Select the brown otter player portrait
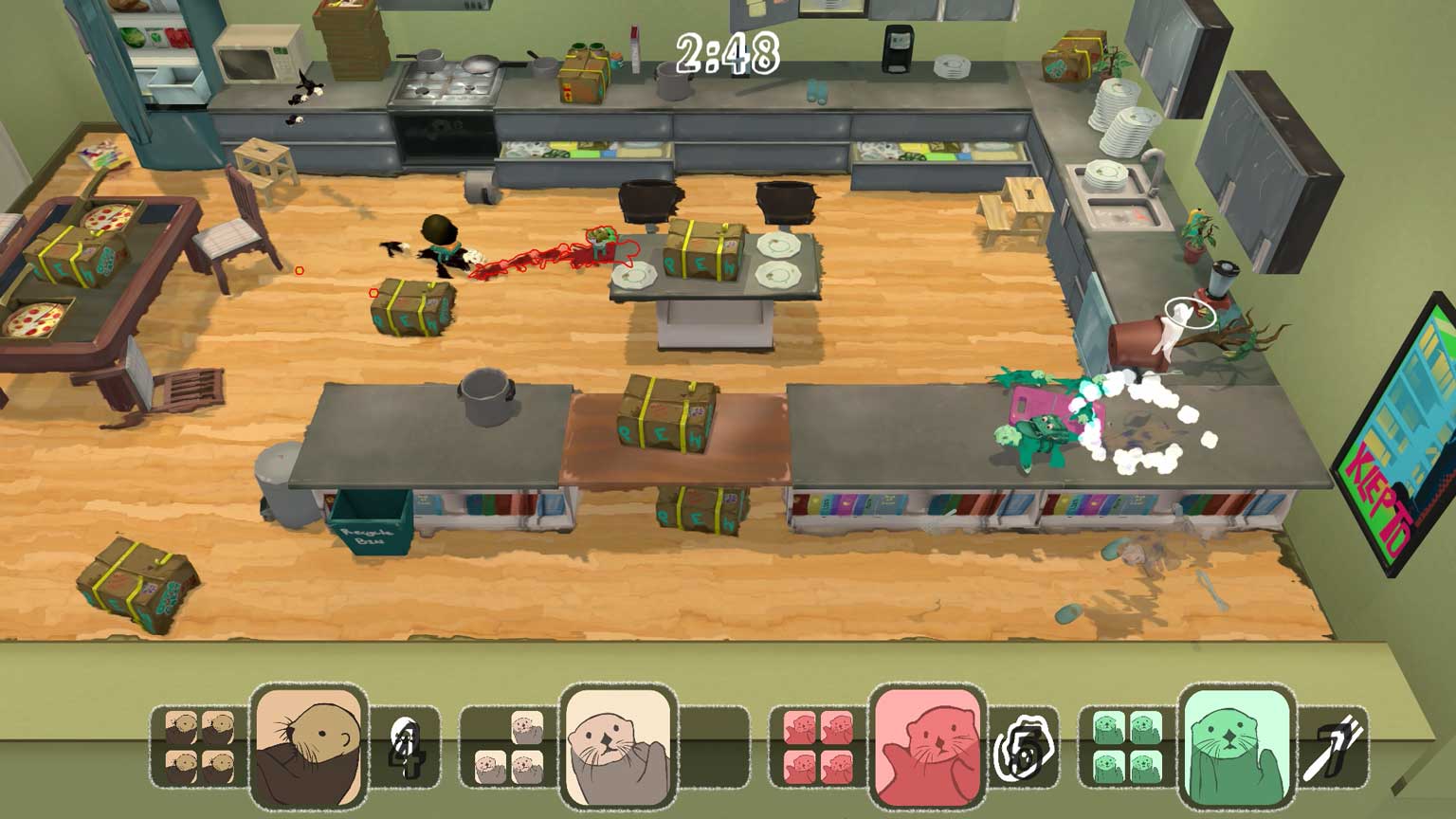The height and width of the screenshot is (819, 1456). click(308, 747)
